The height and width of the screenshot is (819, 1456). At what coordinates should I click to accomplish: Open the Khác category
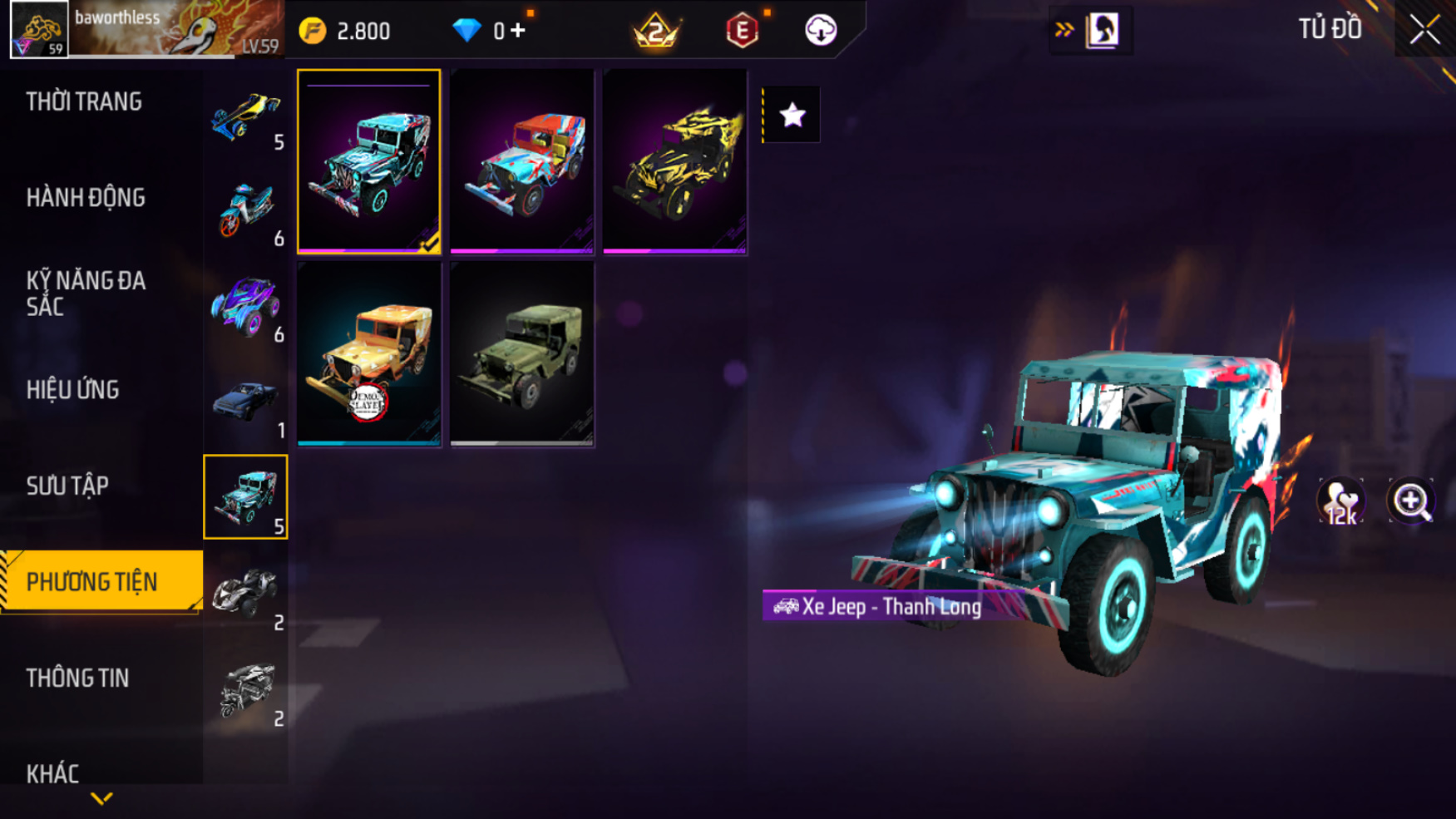coord(52,773)
